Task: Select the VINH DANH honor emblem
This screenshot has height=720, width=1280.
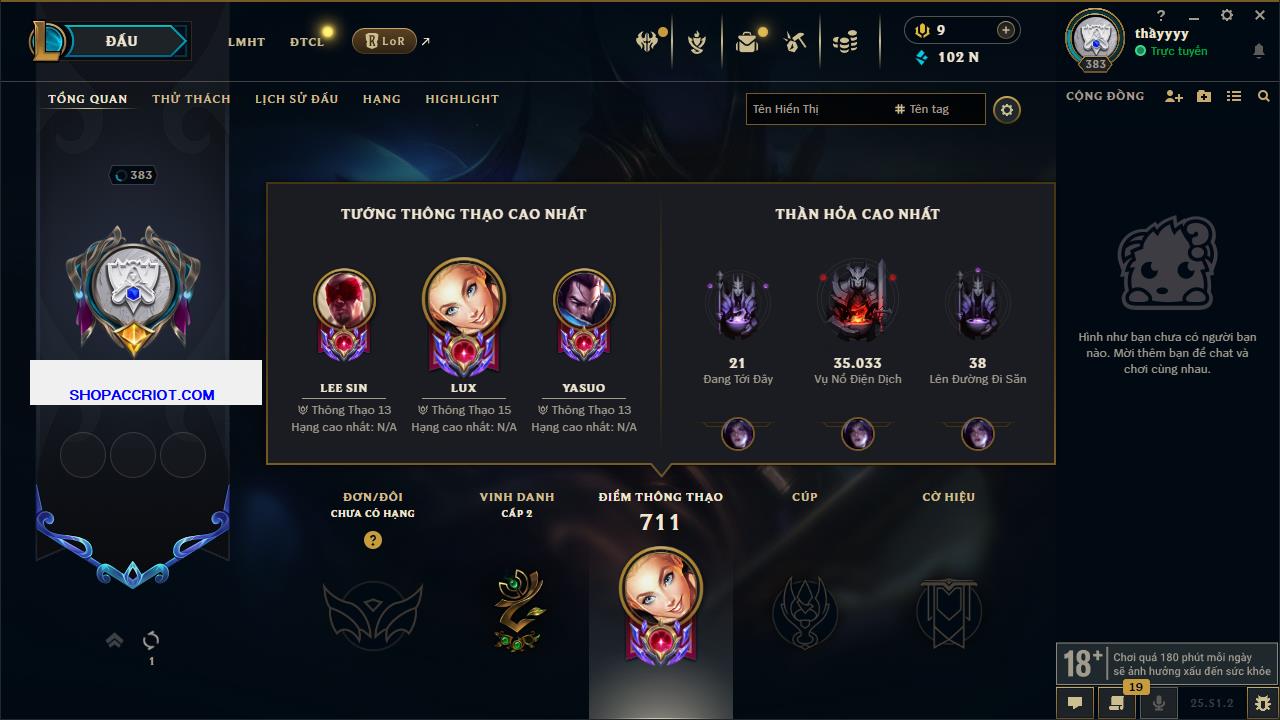Action: coord(519,609)
